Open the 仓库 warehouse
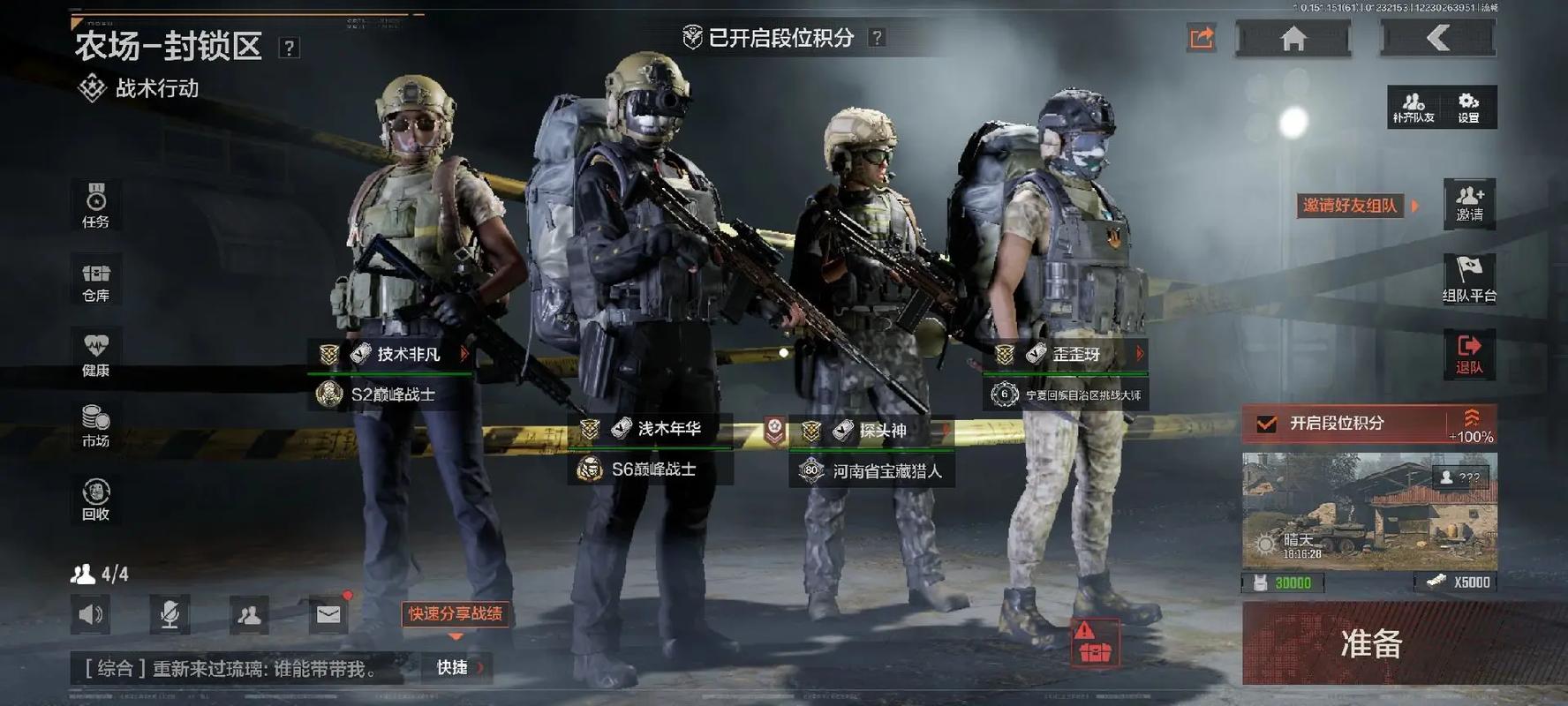 pyautogui.click(x=96, y=281)
